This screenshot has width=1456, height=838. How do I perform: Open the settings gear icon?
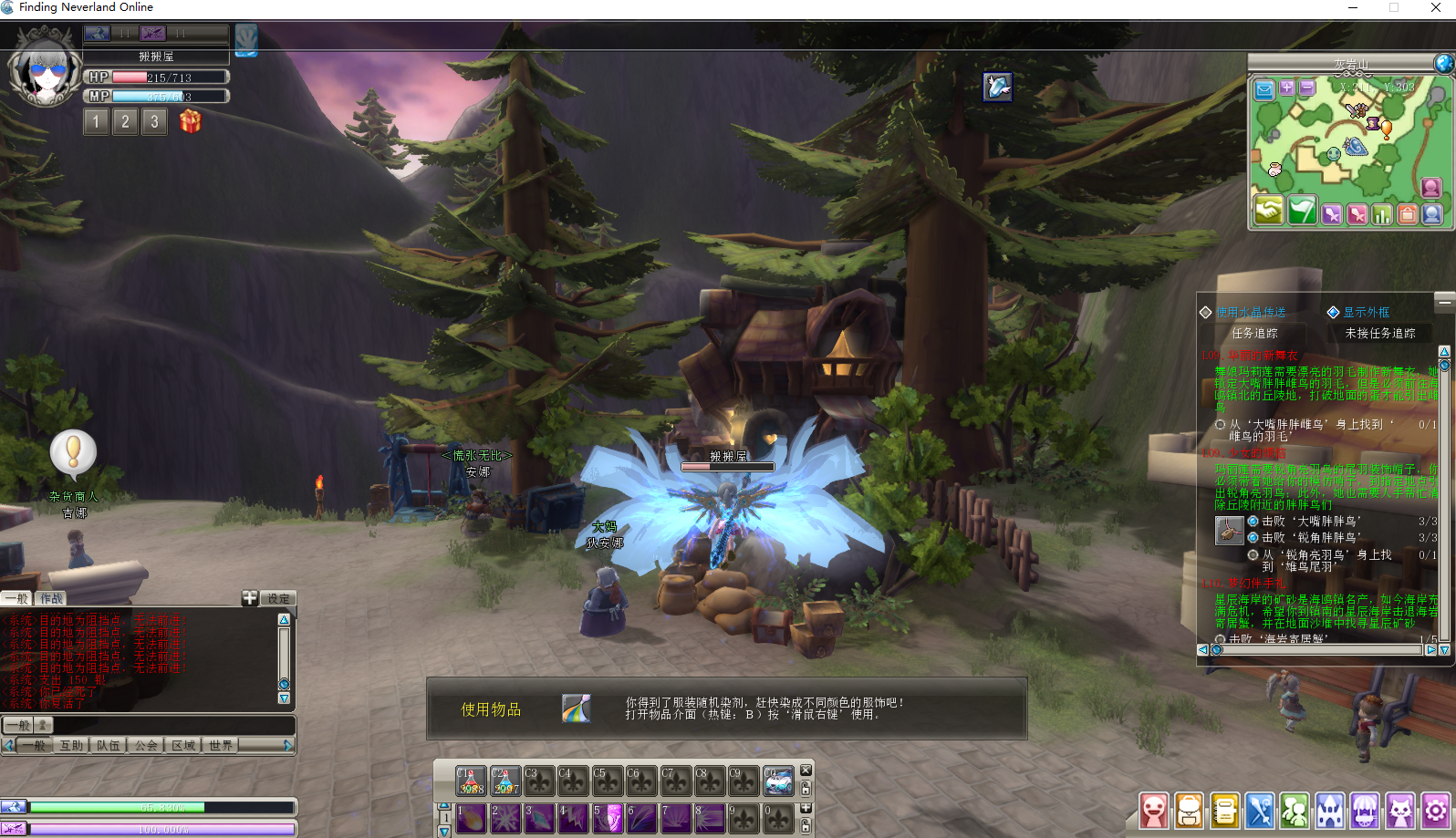(1435, 810)
